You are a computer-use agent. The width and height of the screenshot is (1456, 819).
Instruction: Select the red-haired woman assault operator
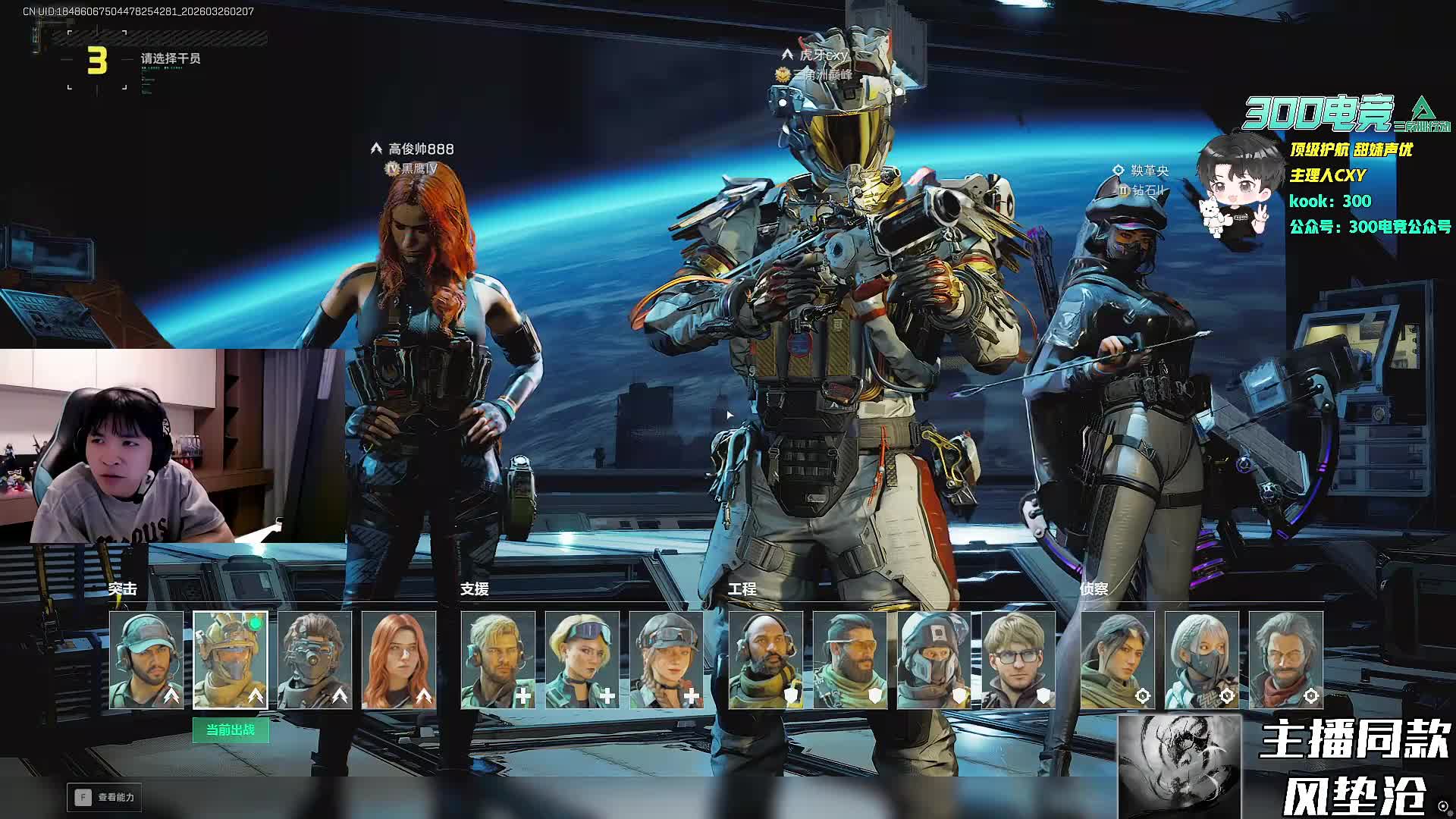click(399, 660)
